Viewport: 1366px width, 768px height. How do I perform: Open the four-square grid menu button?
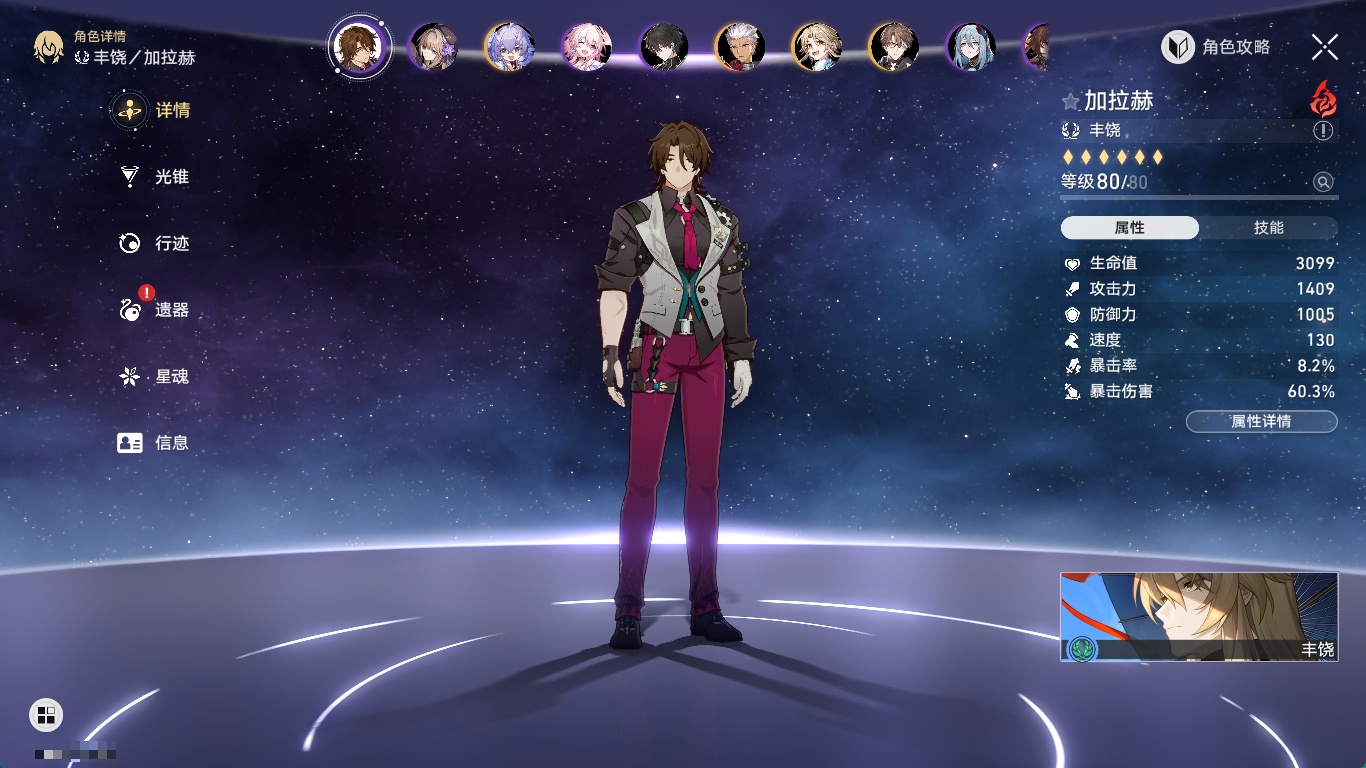46,714
